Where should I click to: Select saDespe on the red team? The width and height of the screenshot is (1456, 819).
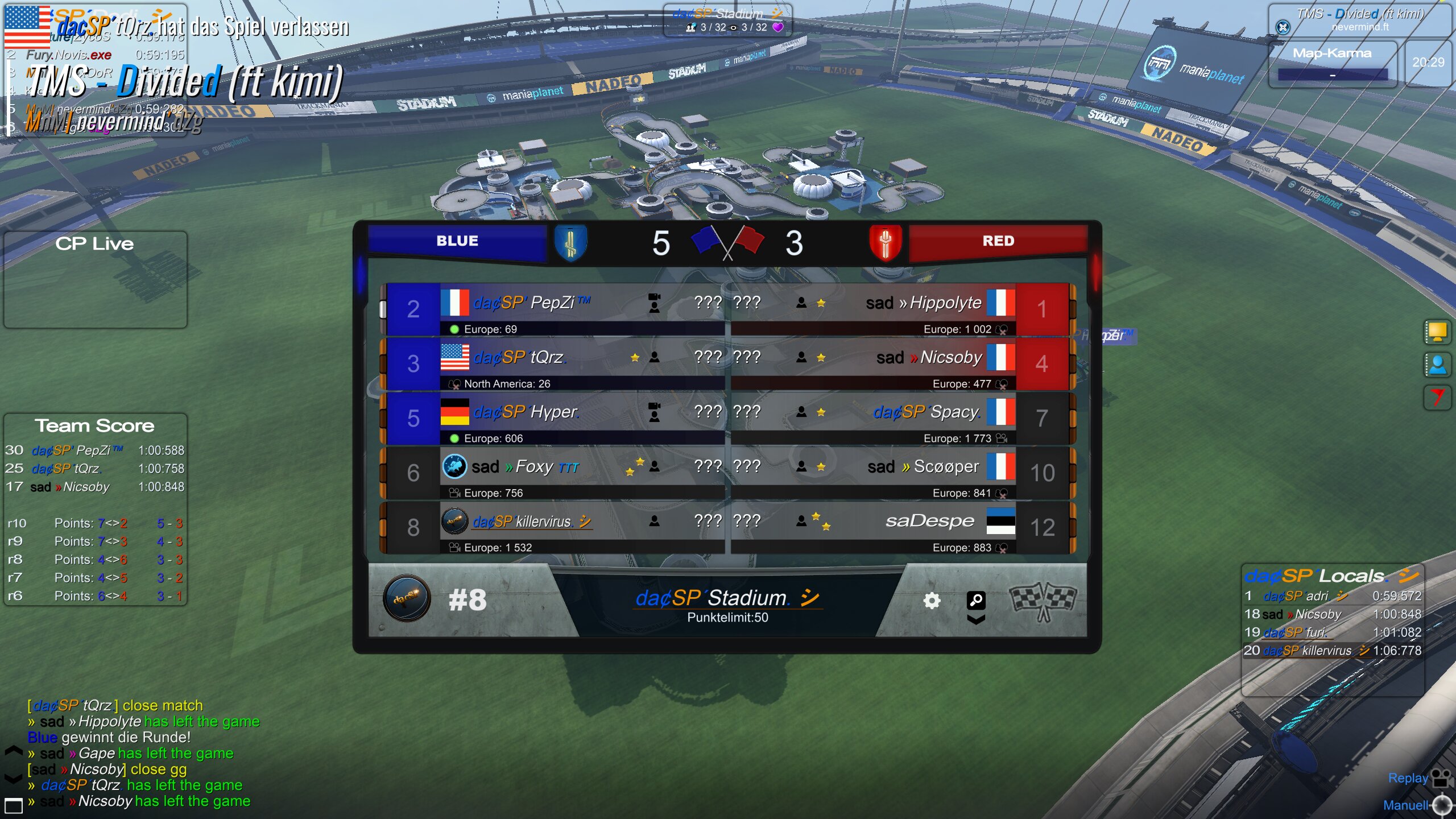929,522
